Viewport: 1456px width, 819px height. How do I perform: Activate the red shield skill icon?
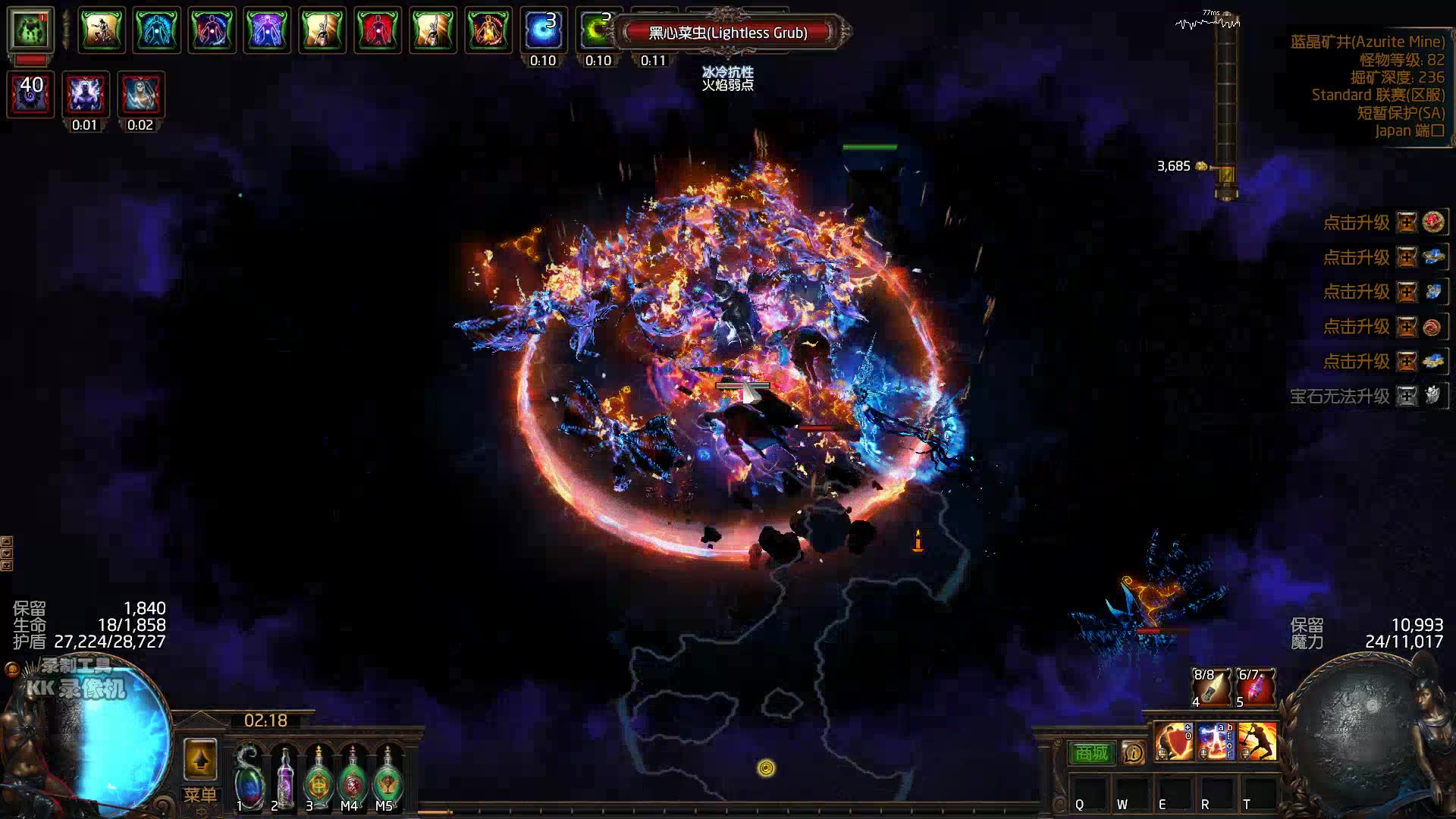tap(1174, 741)
